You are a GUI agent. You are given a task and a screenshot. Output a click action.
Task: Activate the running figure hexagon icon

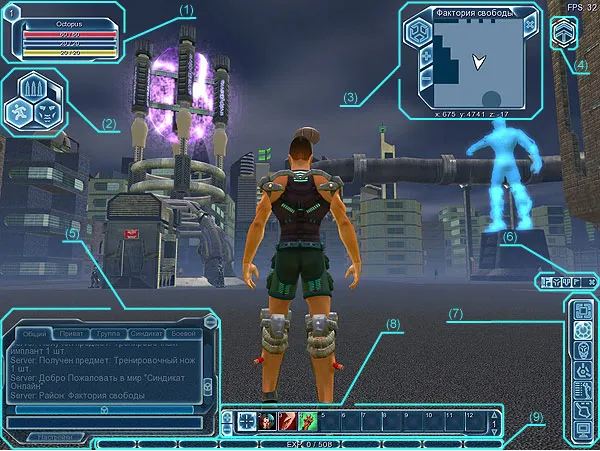coord(20,110)
